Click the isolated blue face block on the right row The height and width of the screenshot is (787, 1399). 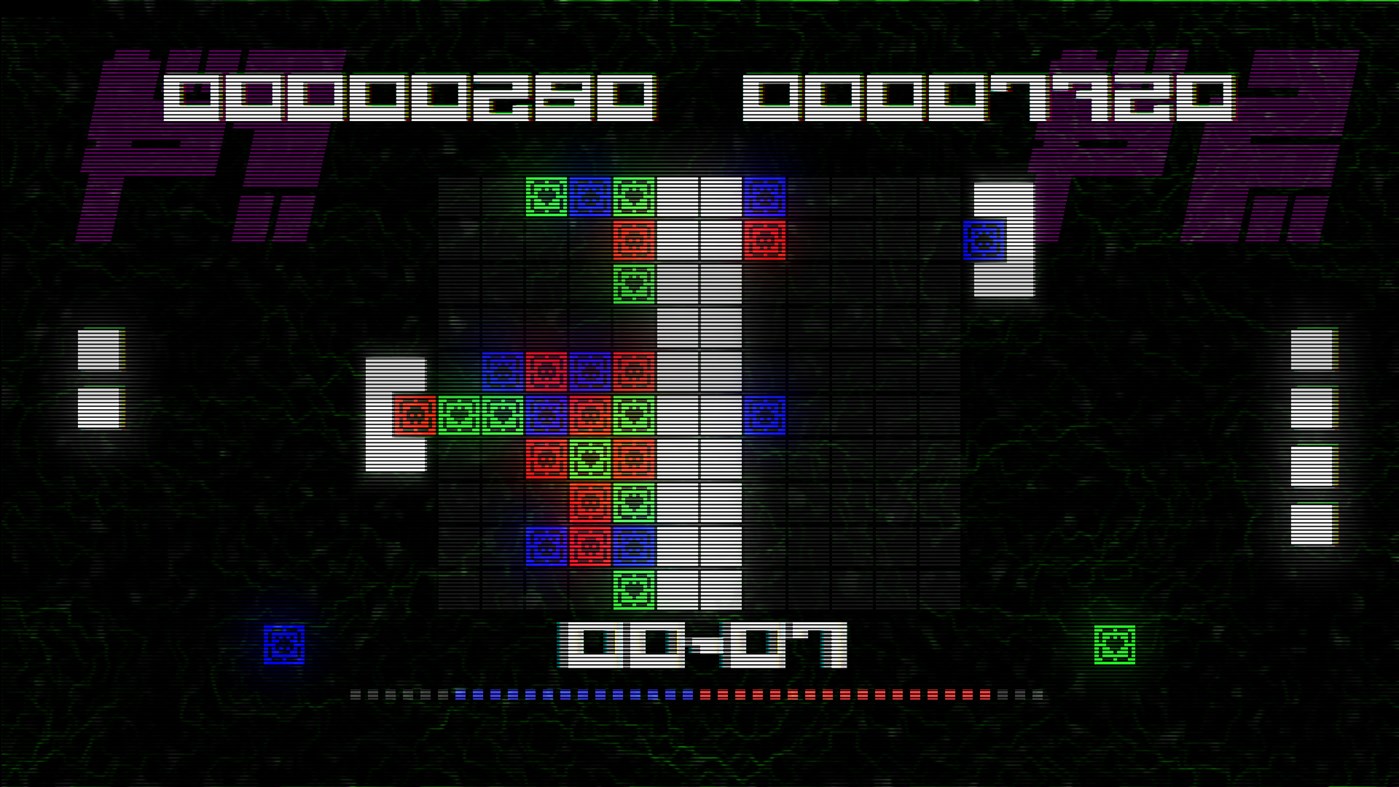pyautogui.click(x=764, y=414)
